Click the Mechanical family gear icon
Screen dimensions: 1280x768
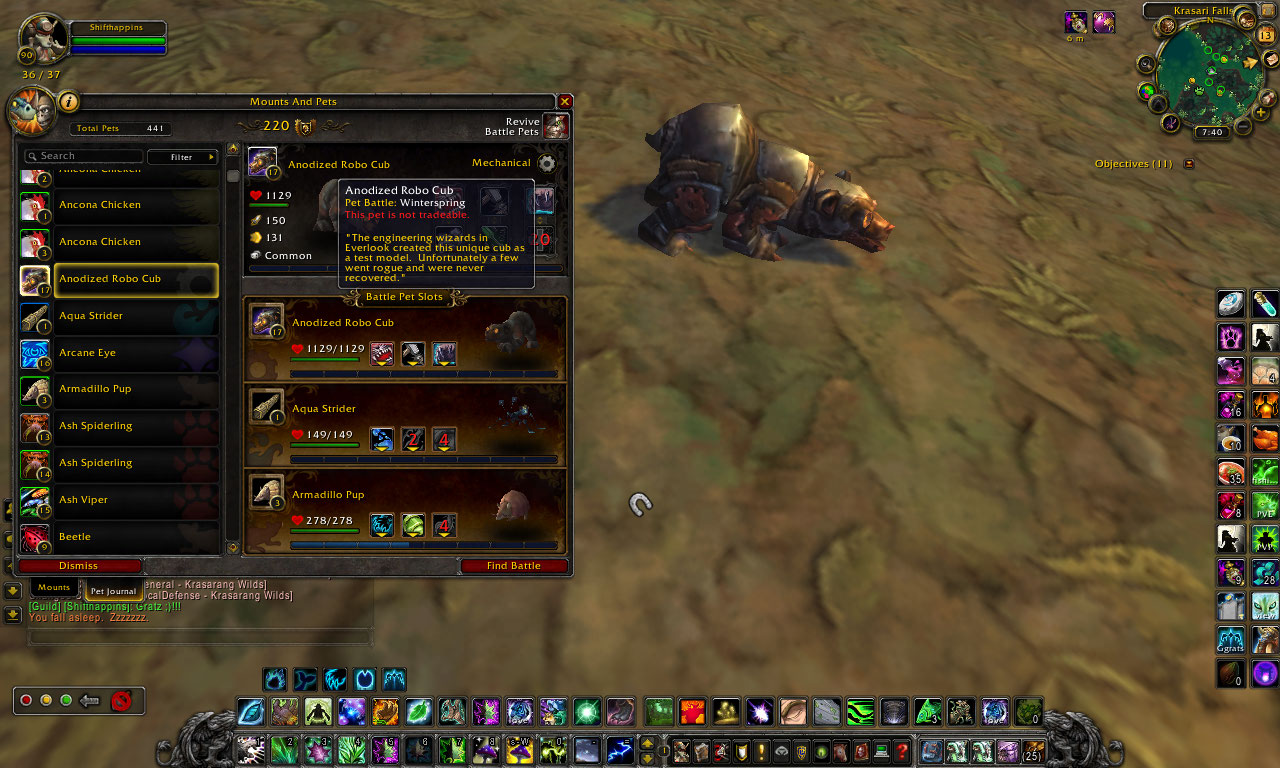tap(547, 163)
